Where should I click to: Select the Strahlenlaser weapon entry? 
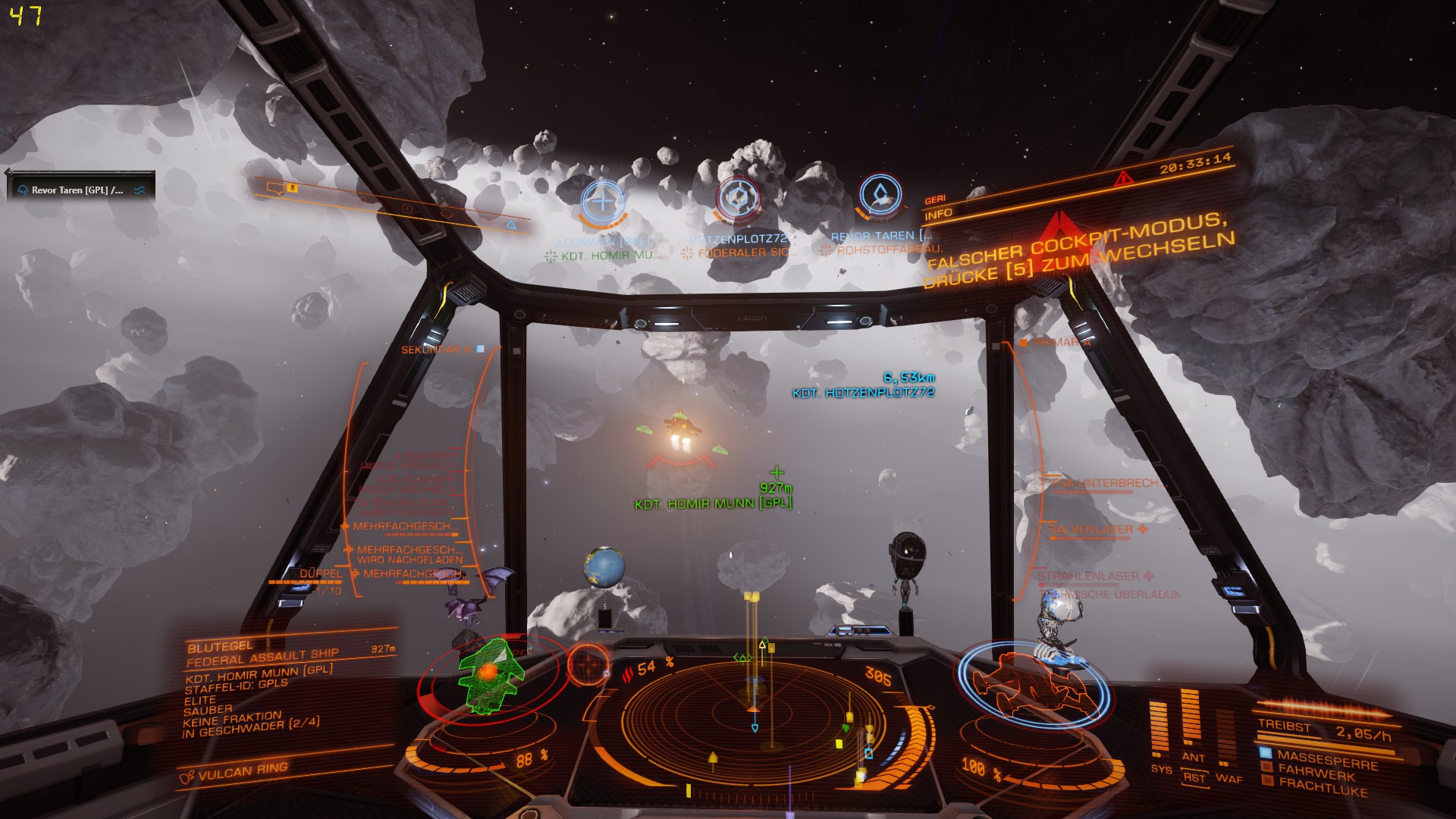1090,576
